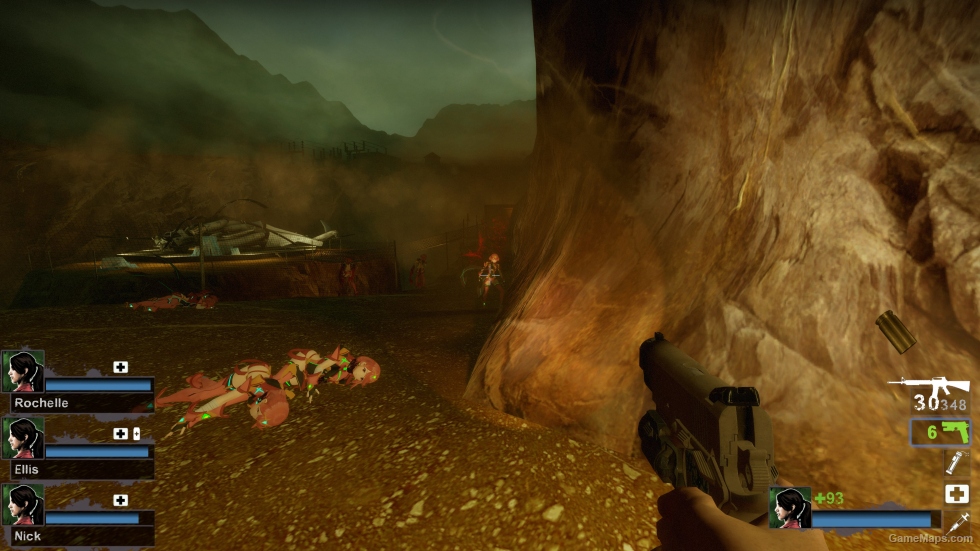980x551 pixels.
Task: Click Nick's teammate portrait
Action: coord(22,505)
